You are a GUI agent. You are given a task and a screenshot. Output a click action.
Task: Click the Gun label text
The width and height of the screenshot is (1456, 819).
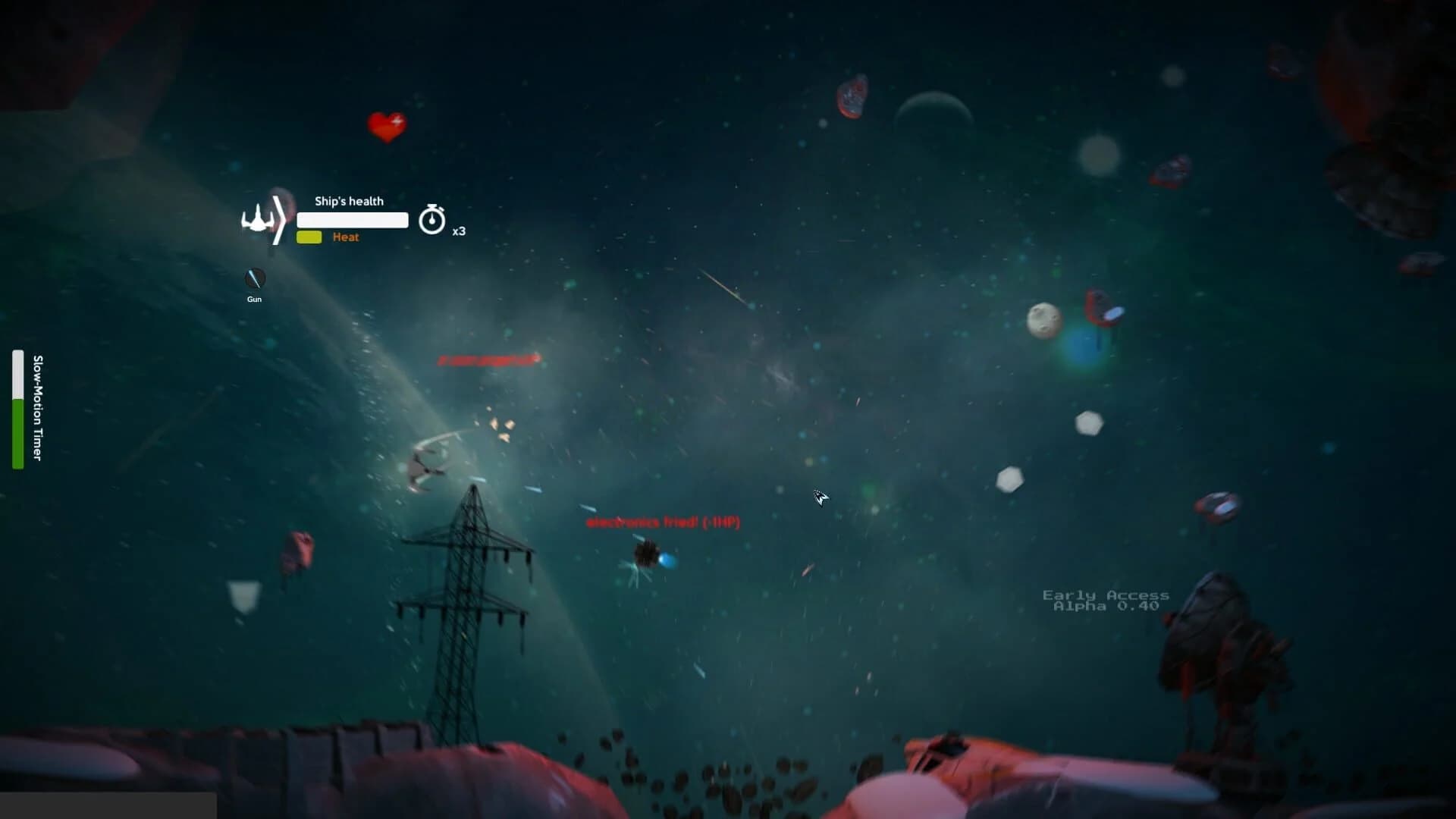point(254,299)
